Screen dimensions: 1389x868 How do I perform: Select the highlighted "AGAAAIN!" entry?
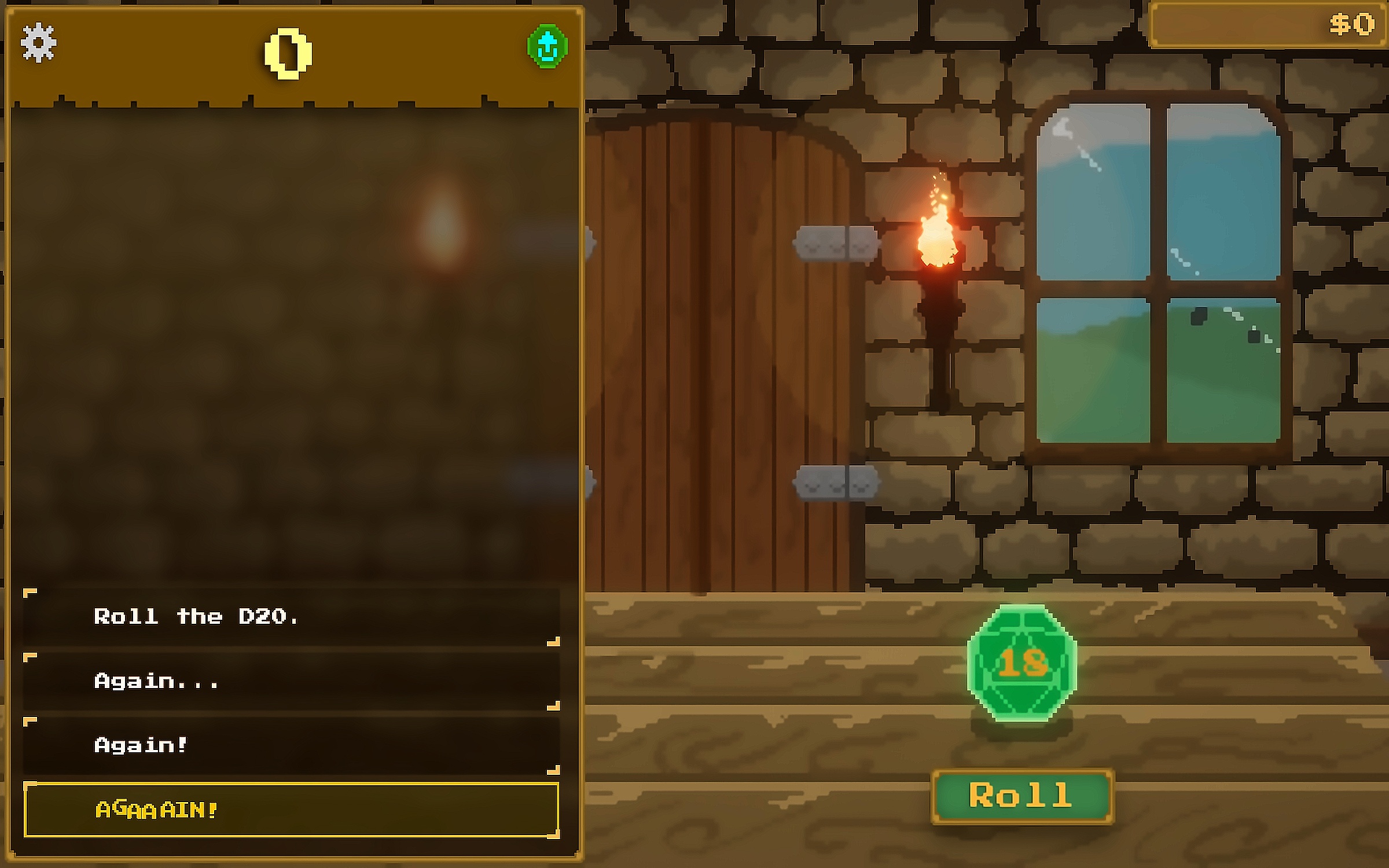[291, 809]
